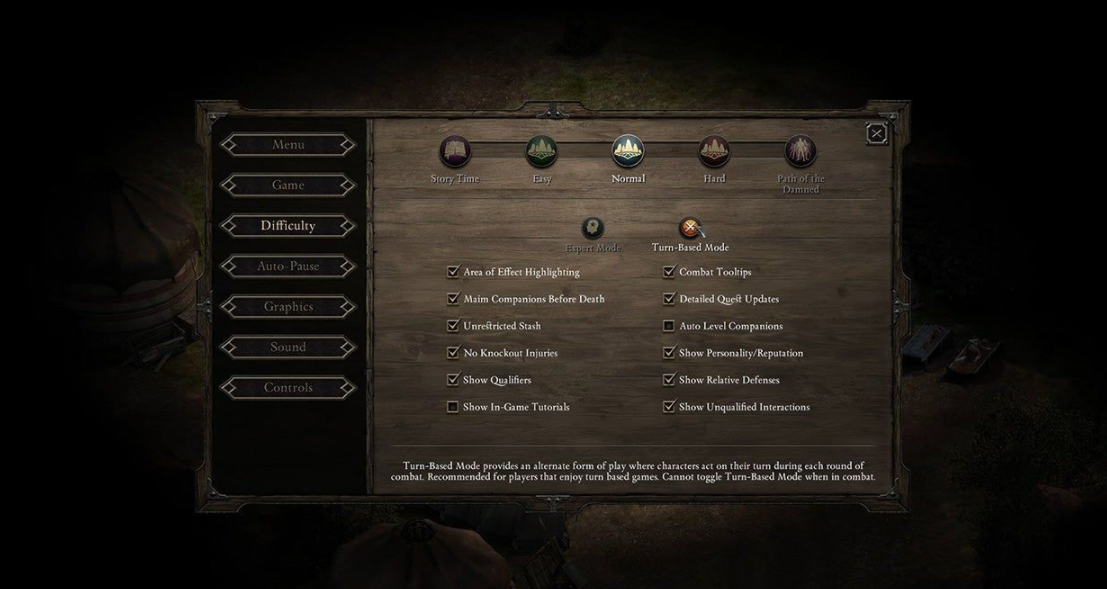Select Story Time difficulty
The image size is (1107, 589).
(x=455, y=152)
